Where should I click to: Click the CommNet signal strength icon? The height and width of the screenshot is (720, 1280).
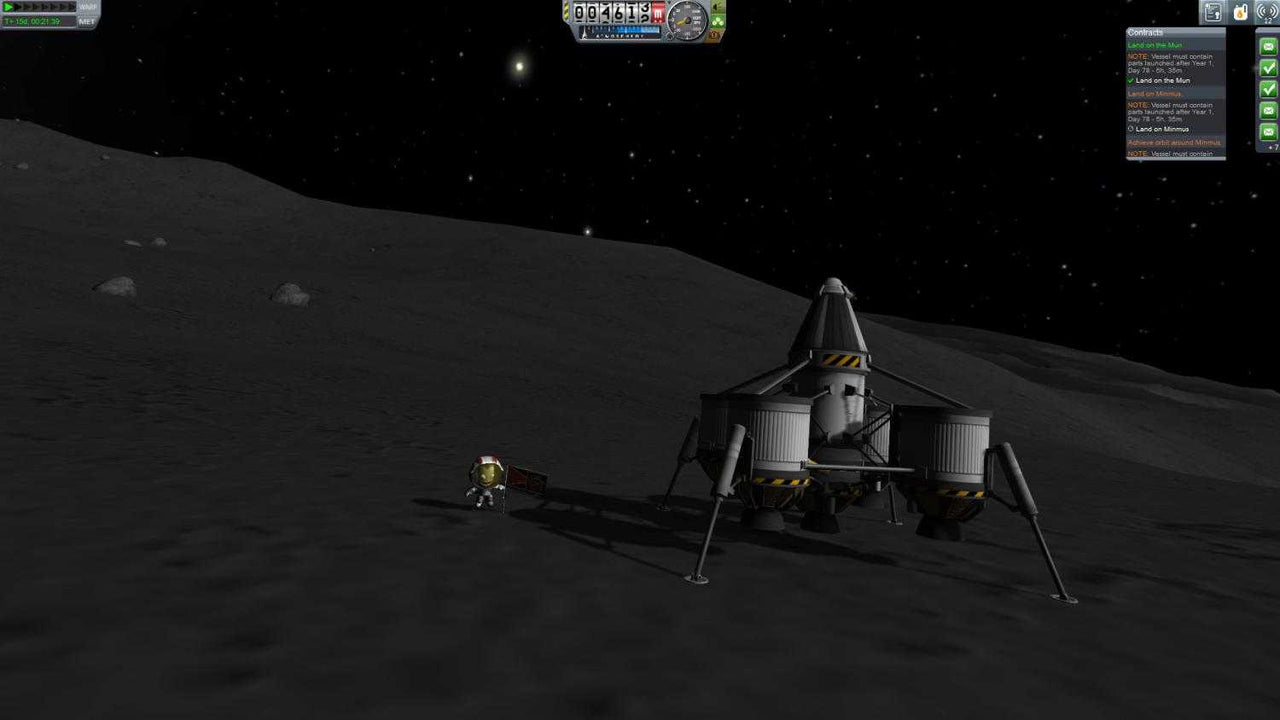pyautogui.click(x=1266, y=13)
